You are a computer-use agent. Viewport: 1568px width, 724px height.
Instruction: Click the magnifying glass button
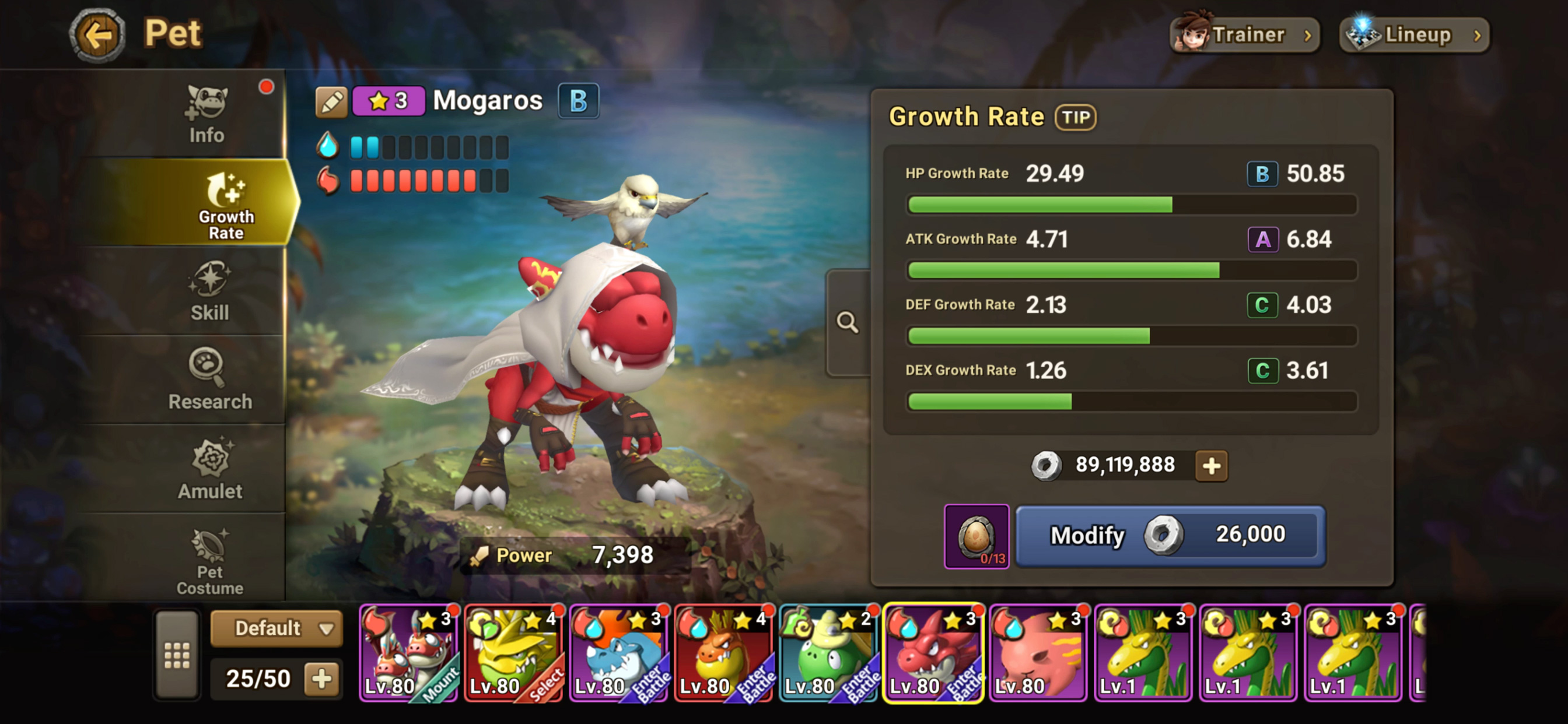[848, 322]
